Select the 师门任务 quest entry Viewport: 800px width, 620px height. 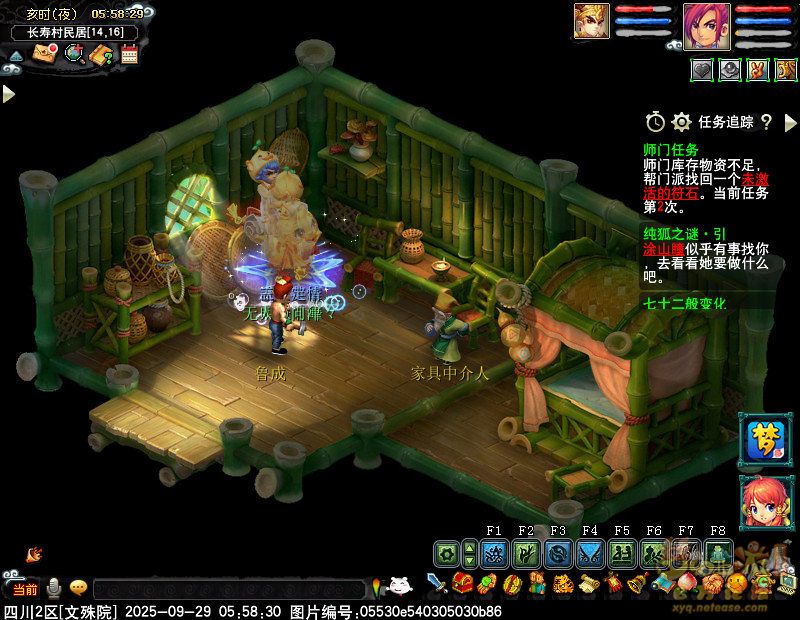point(671,150)
